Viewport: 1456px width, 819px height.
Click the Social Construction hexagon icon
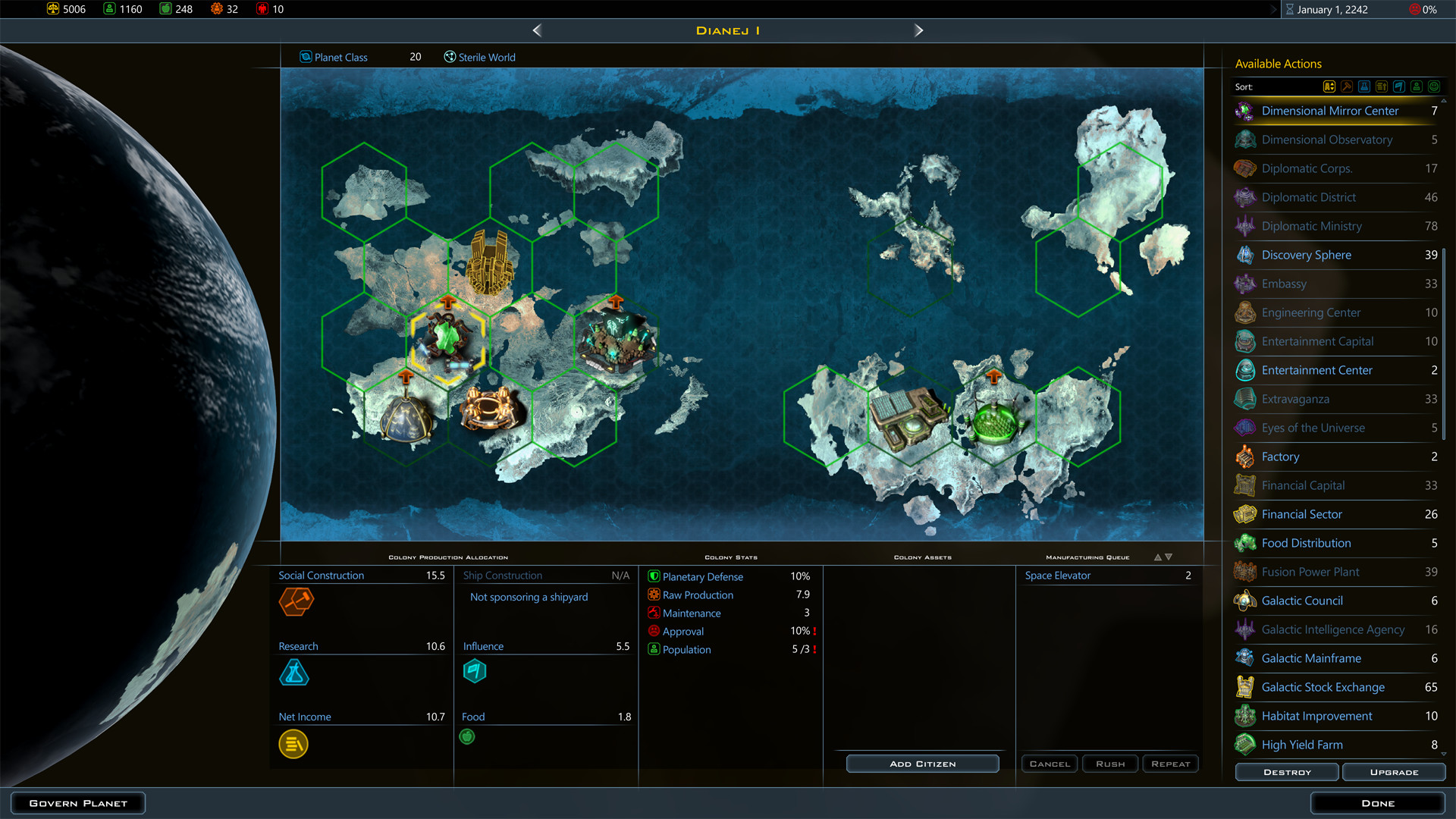296,601
